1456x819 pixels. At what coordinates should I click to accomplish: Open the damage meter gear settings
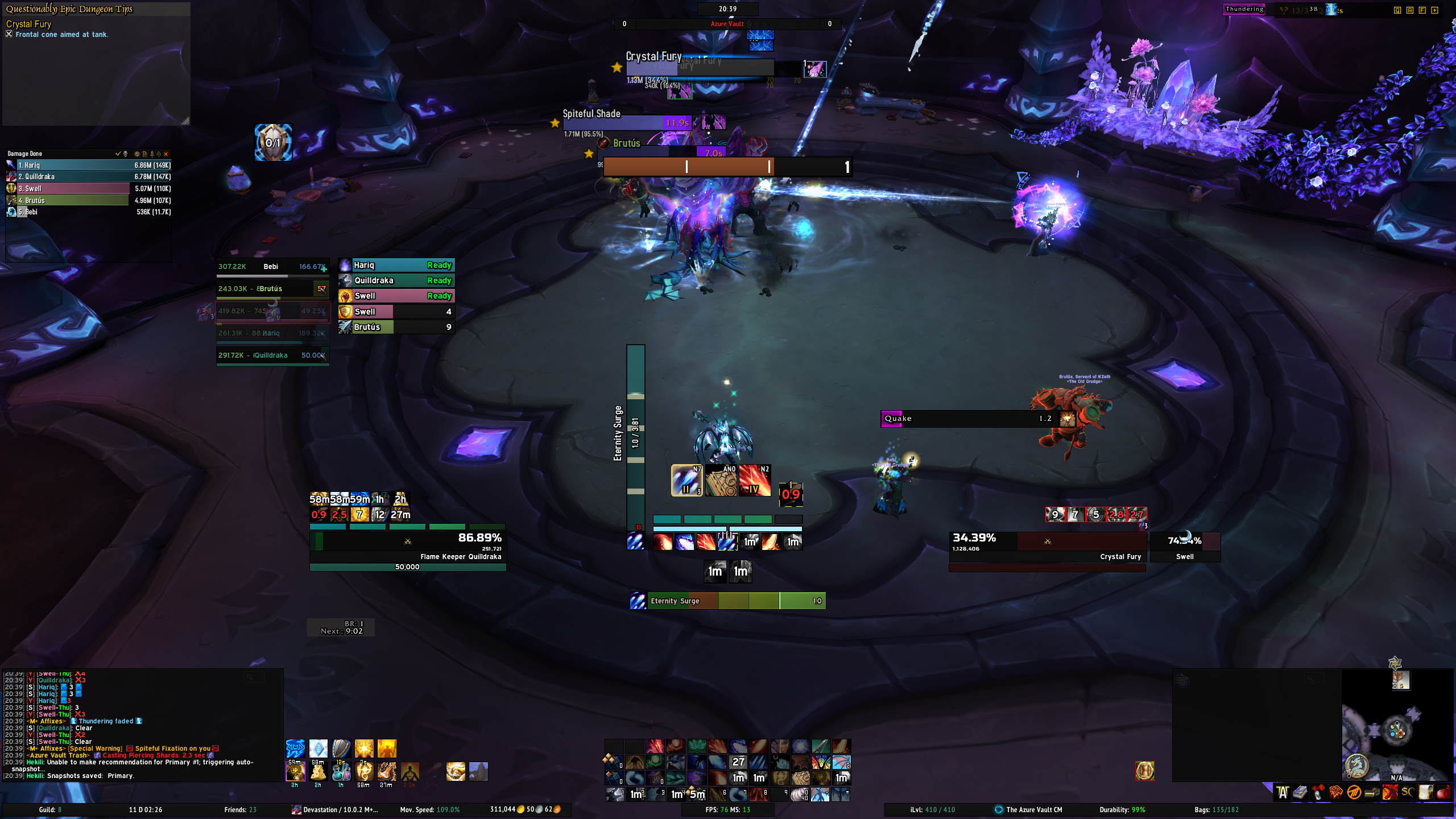[x=136, y=154]
